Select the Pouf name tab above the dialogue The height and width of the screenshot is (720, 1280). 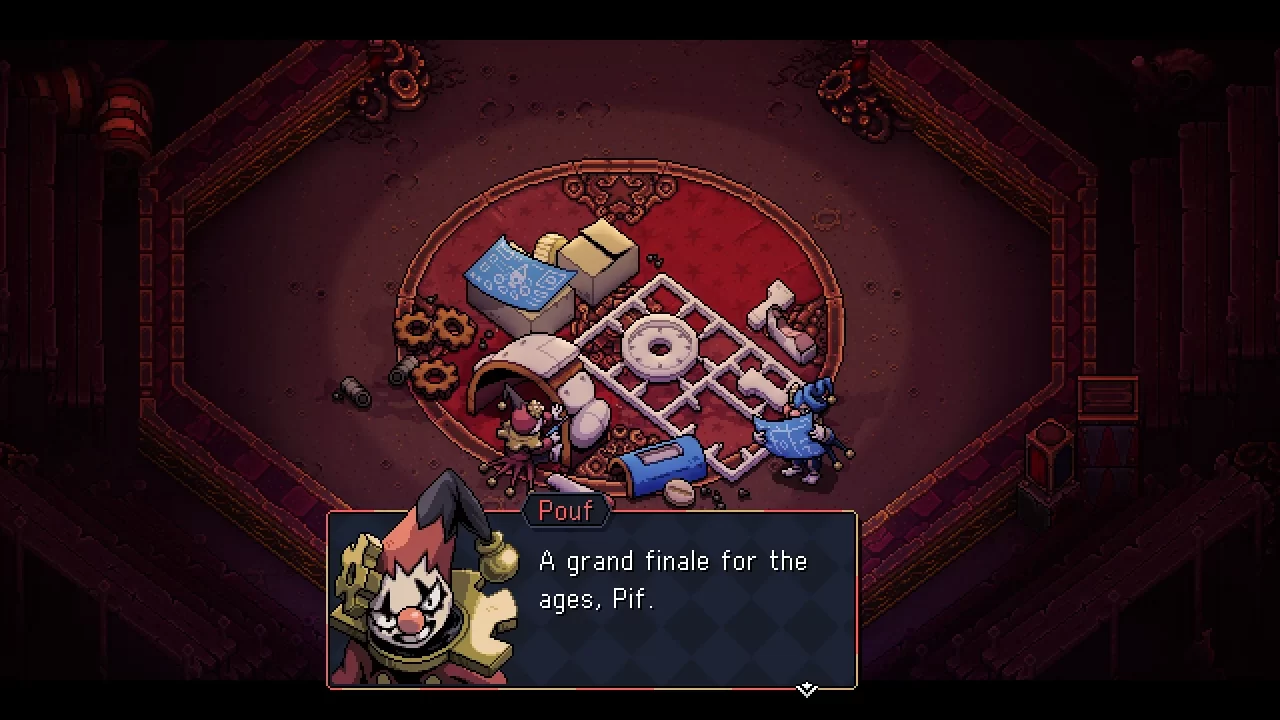pos(566,511)
